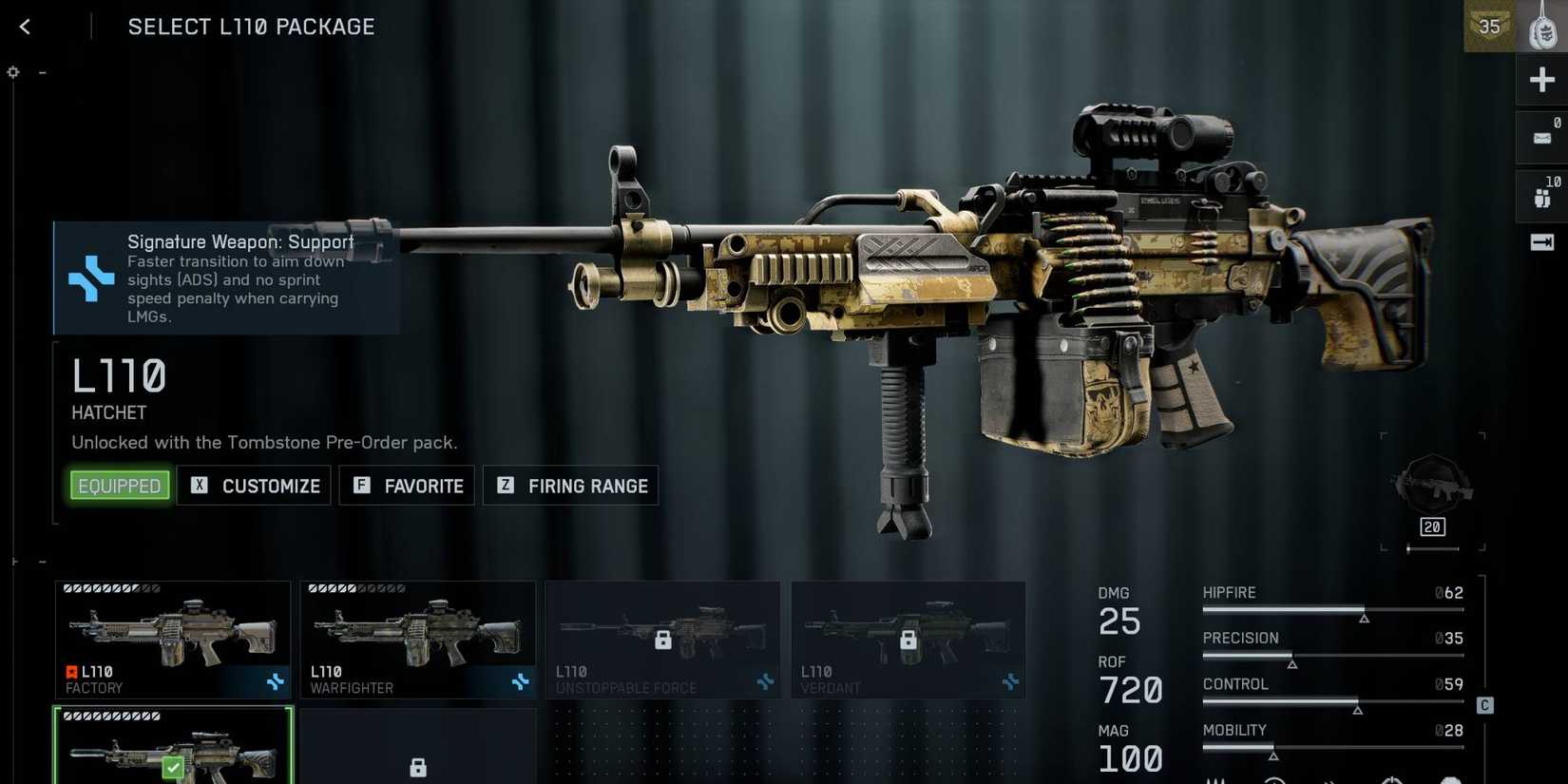Click the padlock on the Unstoppable Force package

(662, 640)
